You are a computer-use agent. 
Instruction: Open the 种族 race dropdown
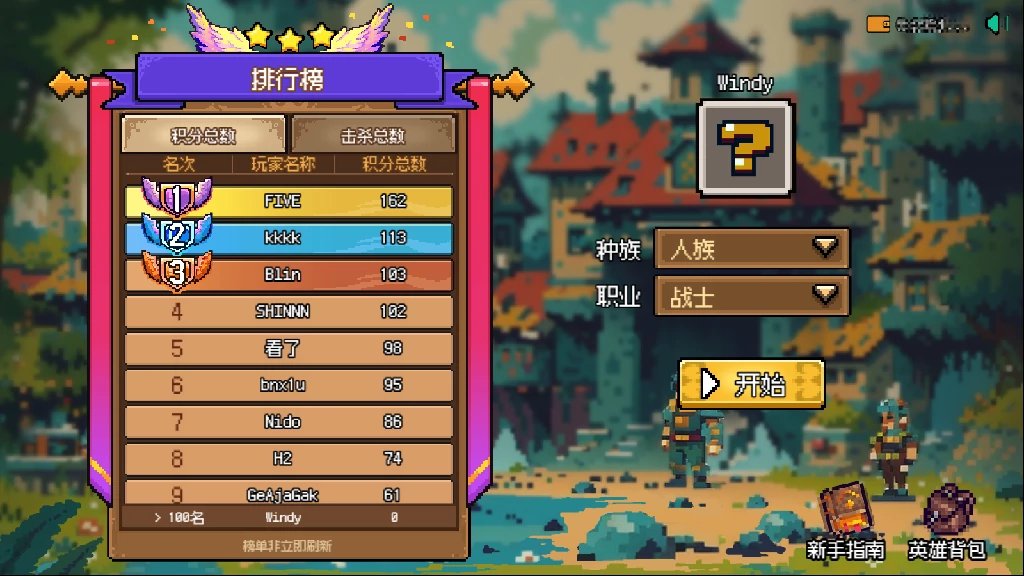coord(751,248)
